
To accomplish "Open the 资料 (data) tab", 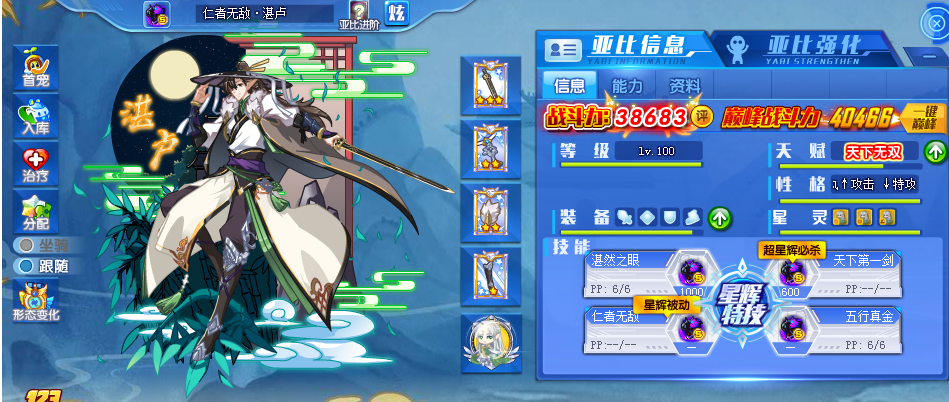I will [685, 86].
